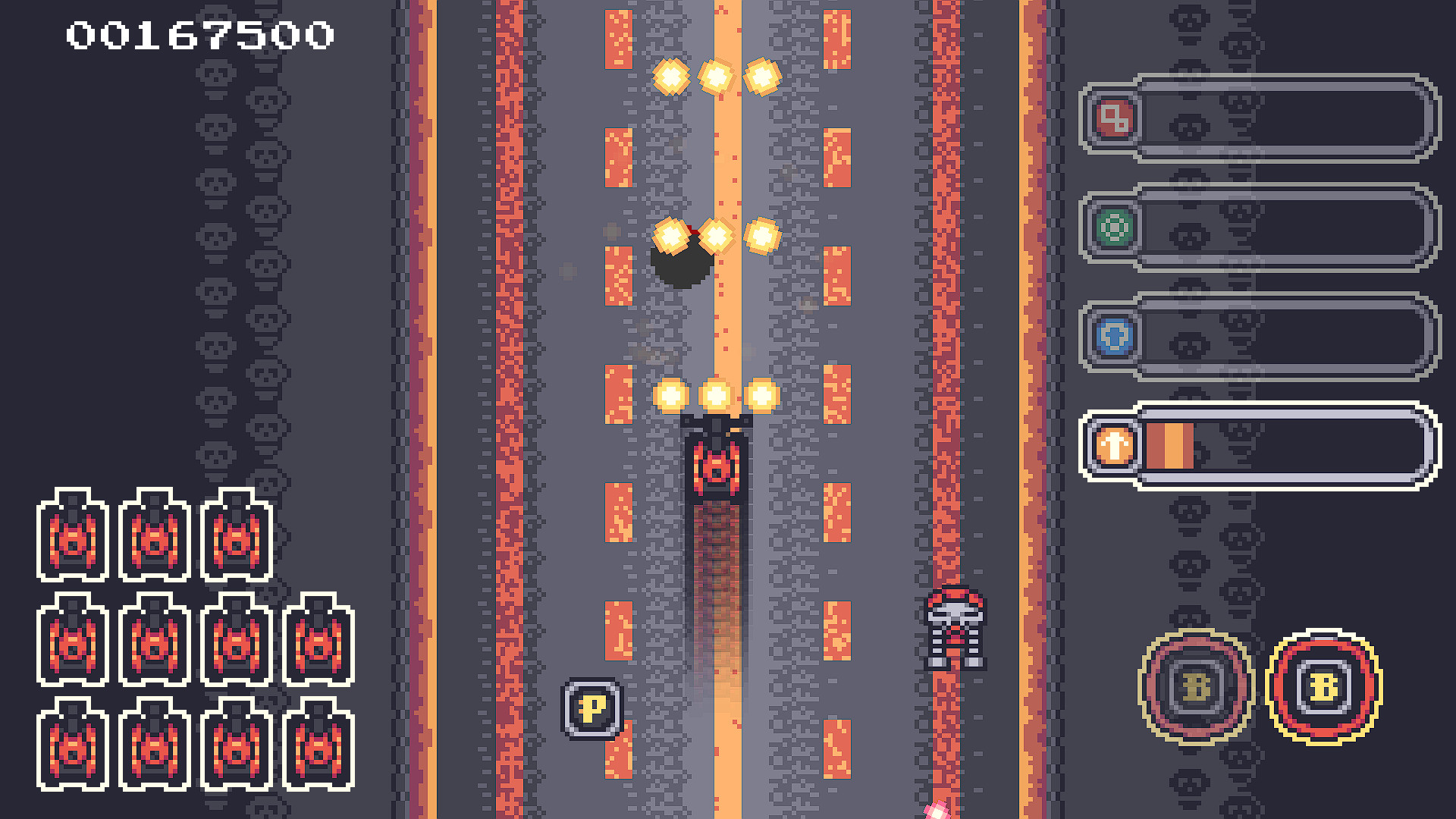This screenshot has height=819, width=1456.
Task: Click the orange upgrade progress fill
Action: pyautogui.click(x=1169, y=446)
